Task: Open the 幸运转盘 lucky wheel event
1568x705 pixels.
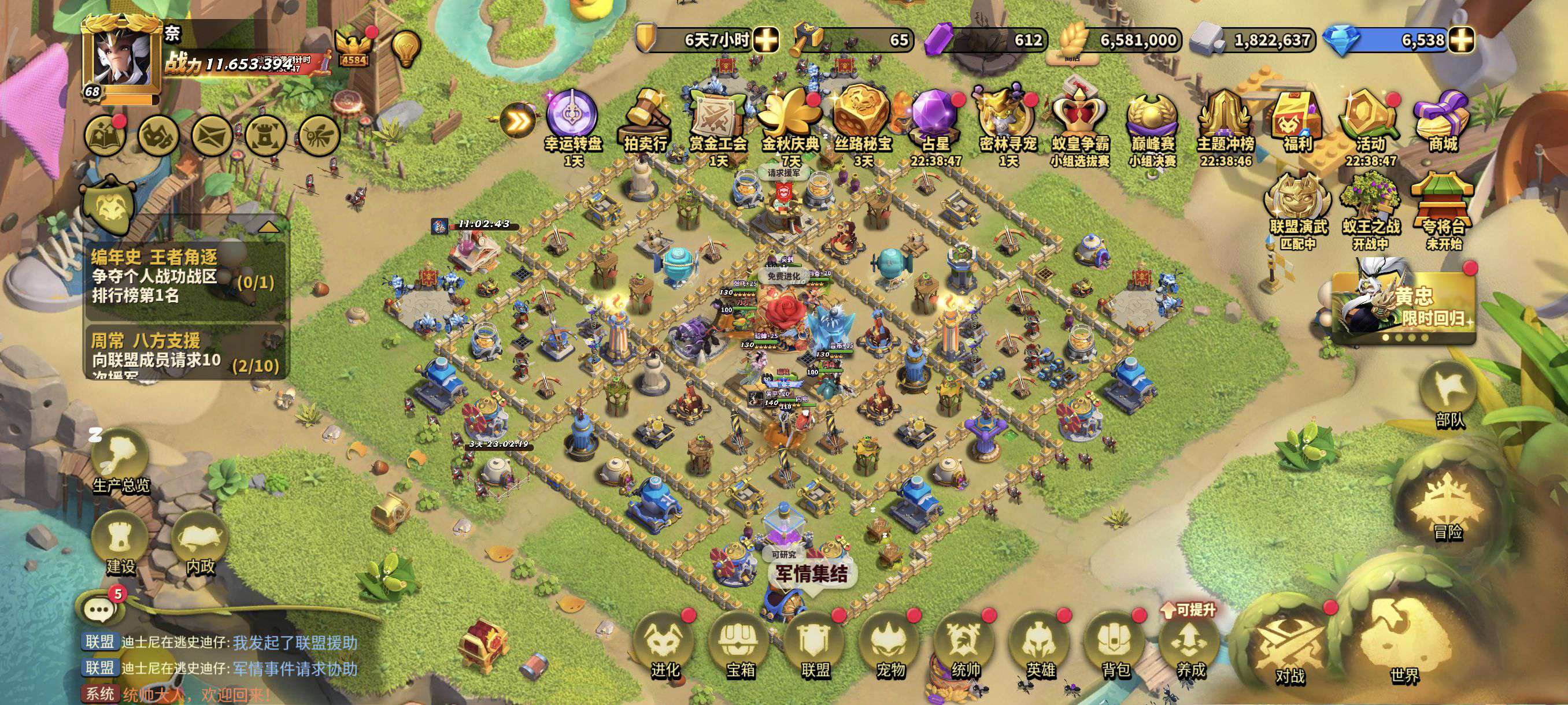Action: point(573,122)
